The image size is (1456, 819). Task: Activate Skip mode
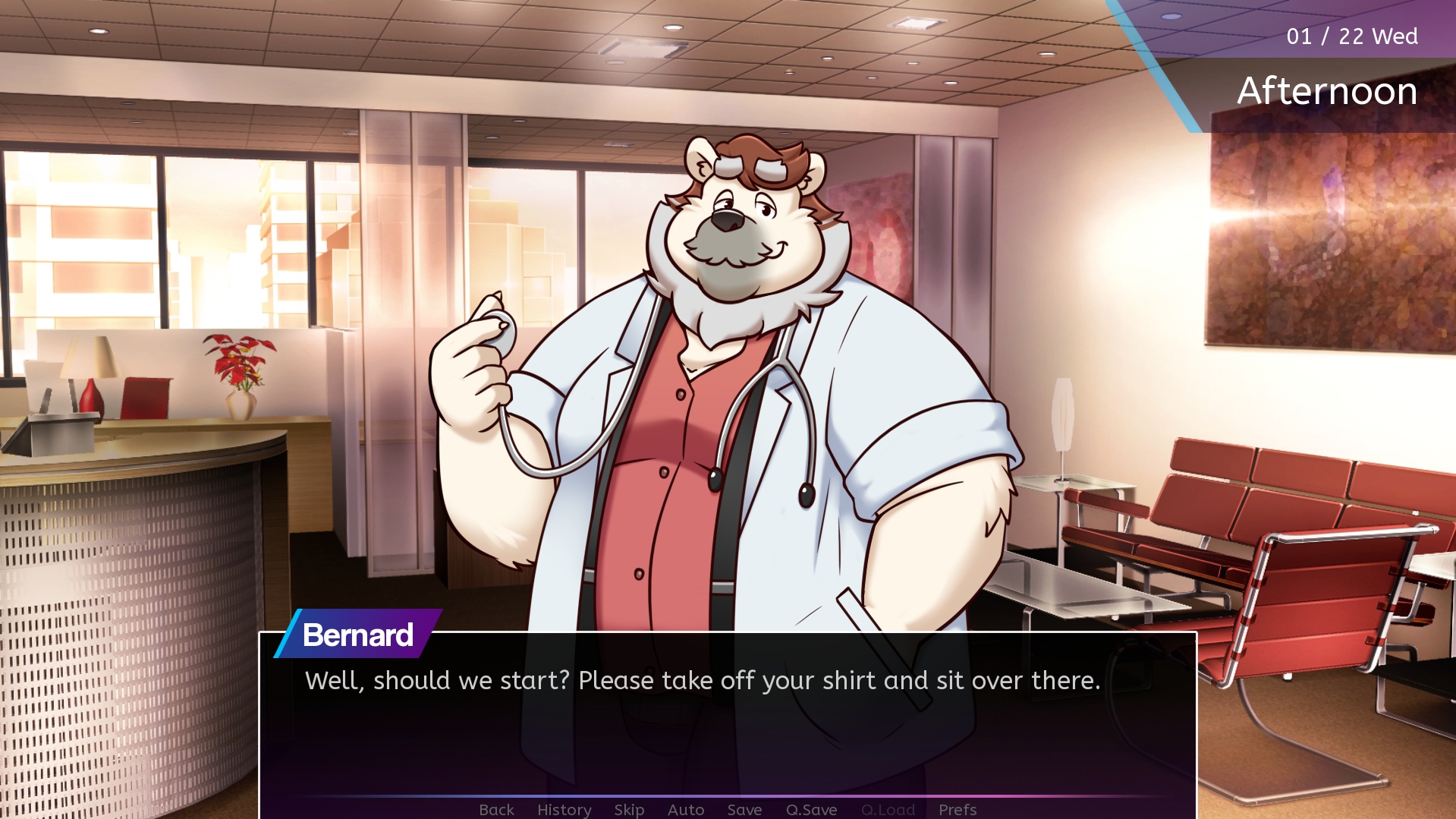pyautogui.click(x=629, y=809)
